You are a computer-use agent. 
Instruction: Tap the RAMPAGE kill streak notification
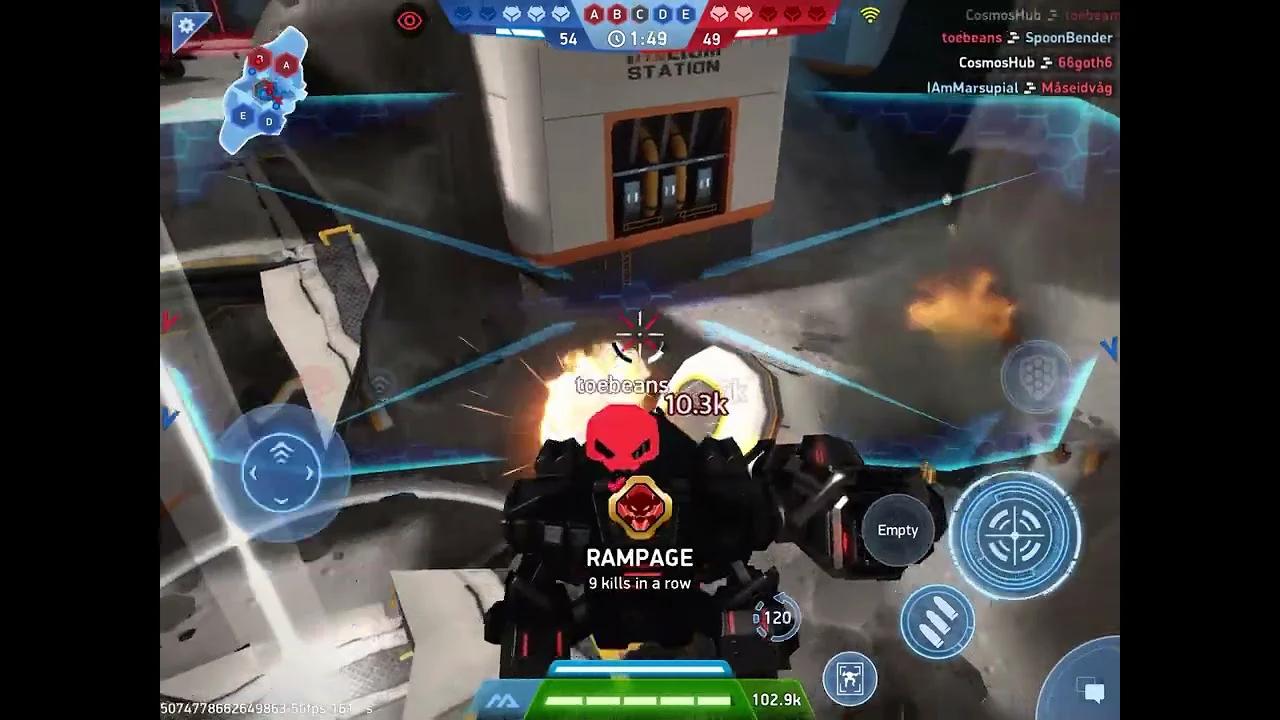coord(642,557)
